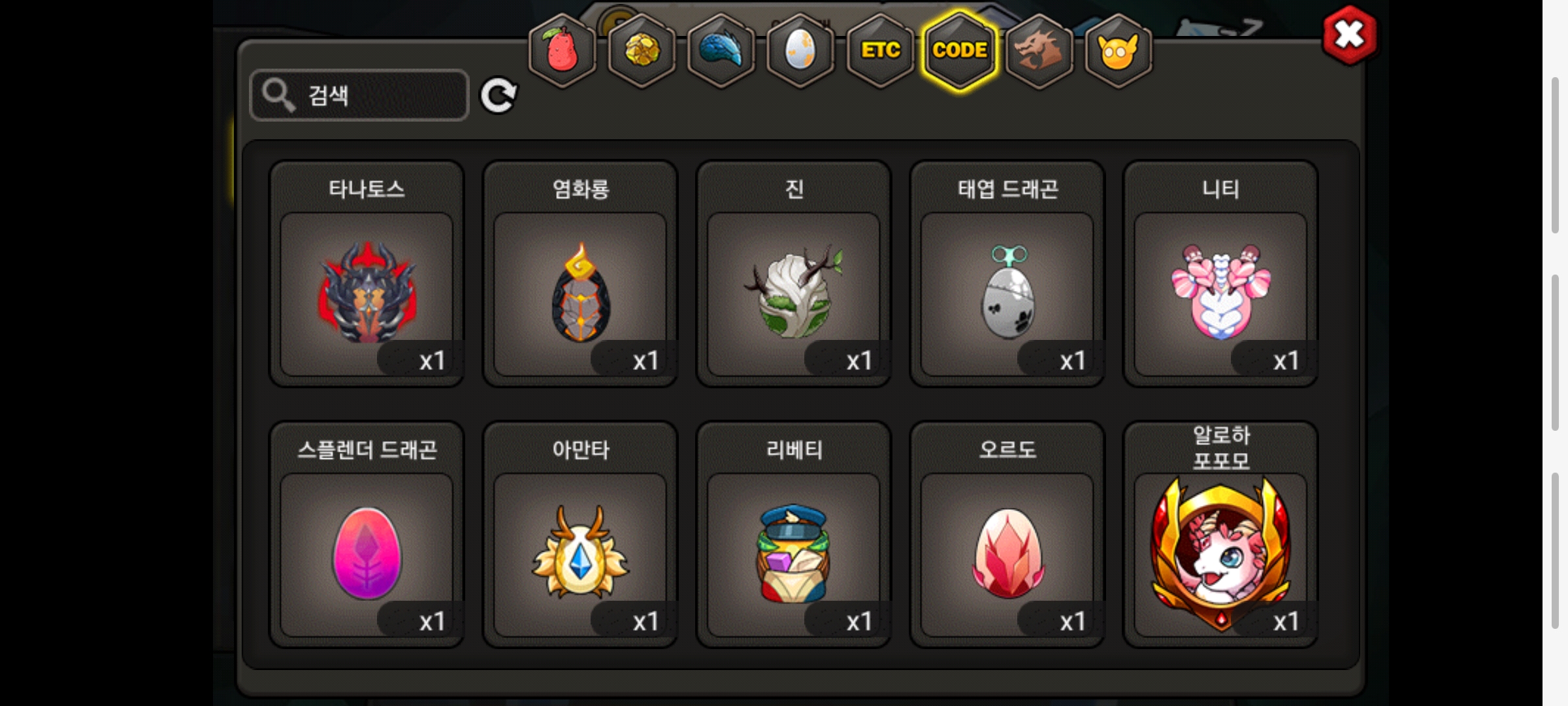Show the egg category tab
This screenshot has width=1568, height=706.
[800, 50]
